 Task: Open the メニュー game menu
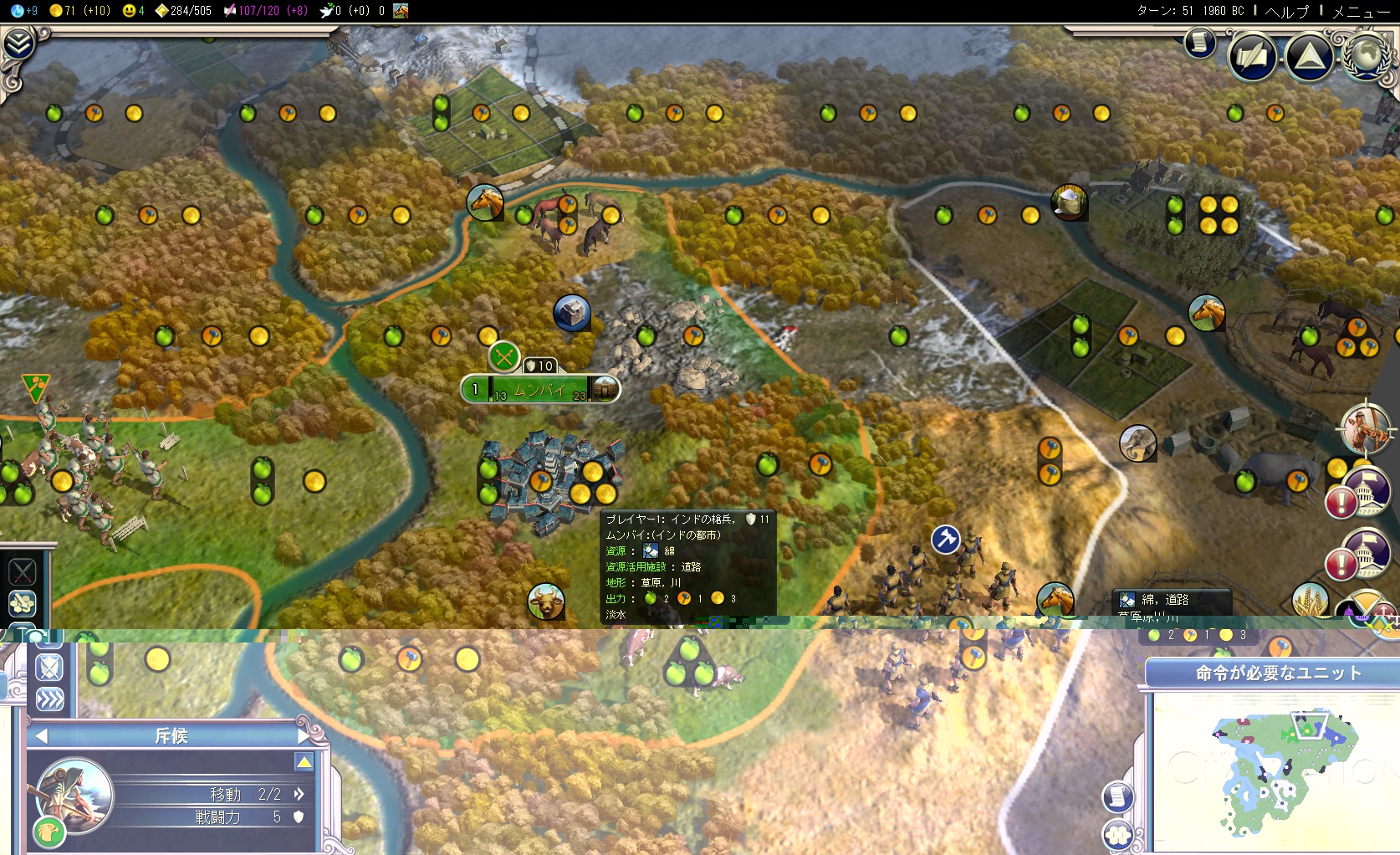(x=1361, y=11)
